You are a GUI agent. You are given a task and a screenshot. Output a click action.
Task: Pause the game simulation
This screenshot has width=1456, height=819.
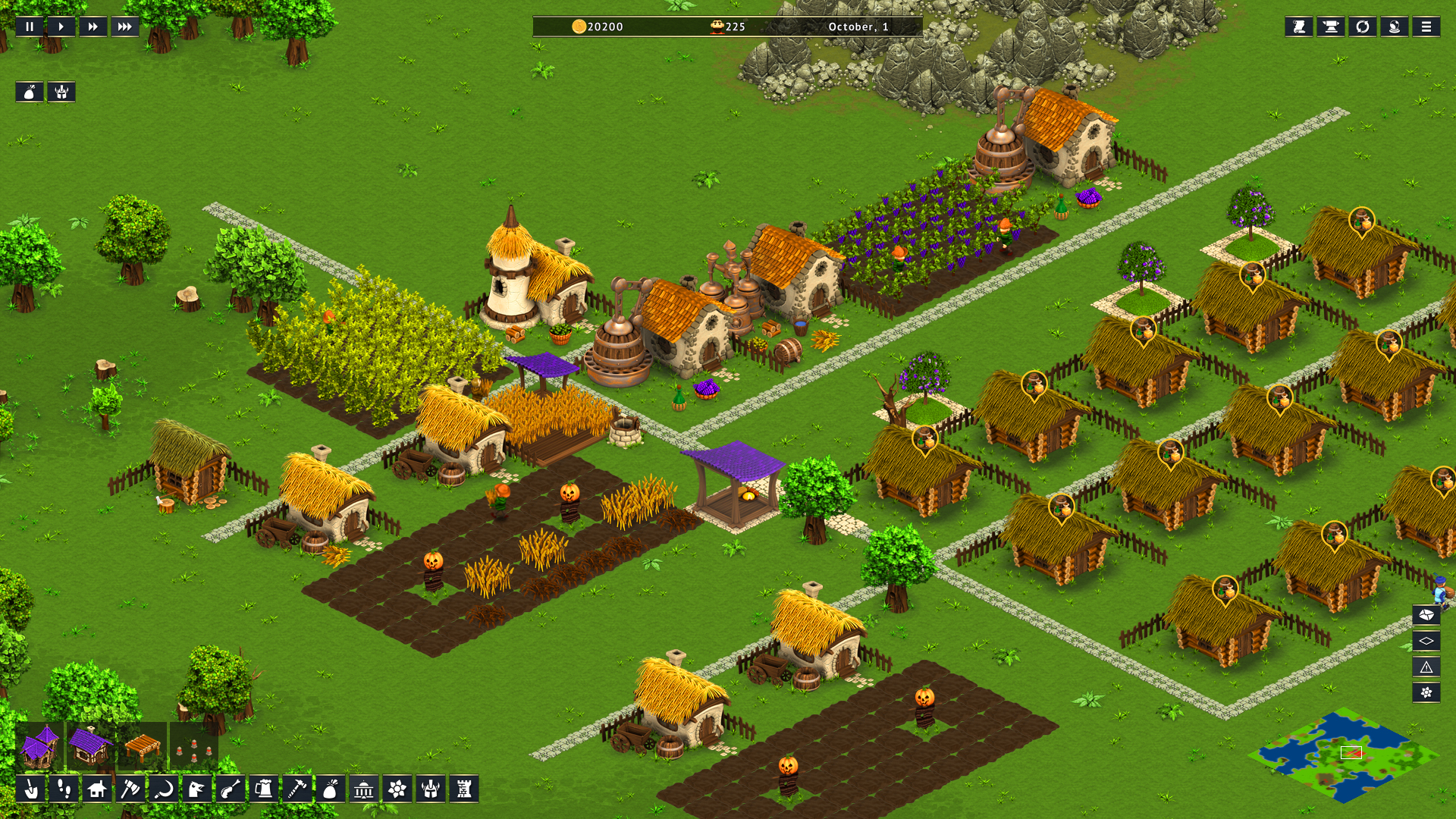(30, 27)
